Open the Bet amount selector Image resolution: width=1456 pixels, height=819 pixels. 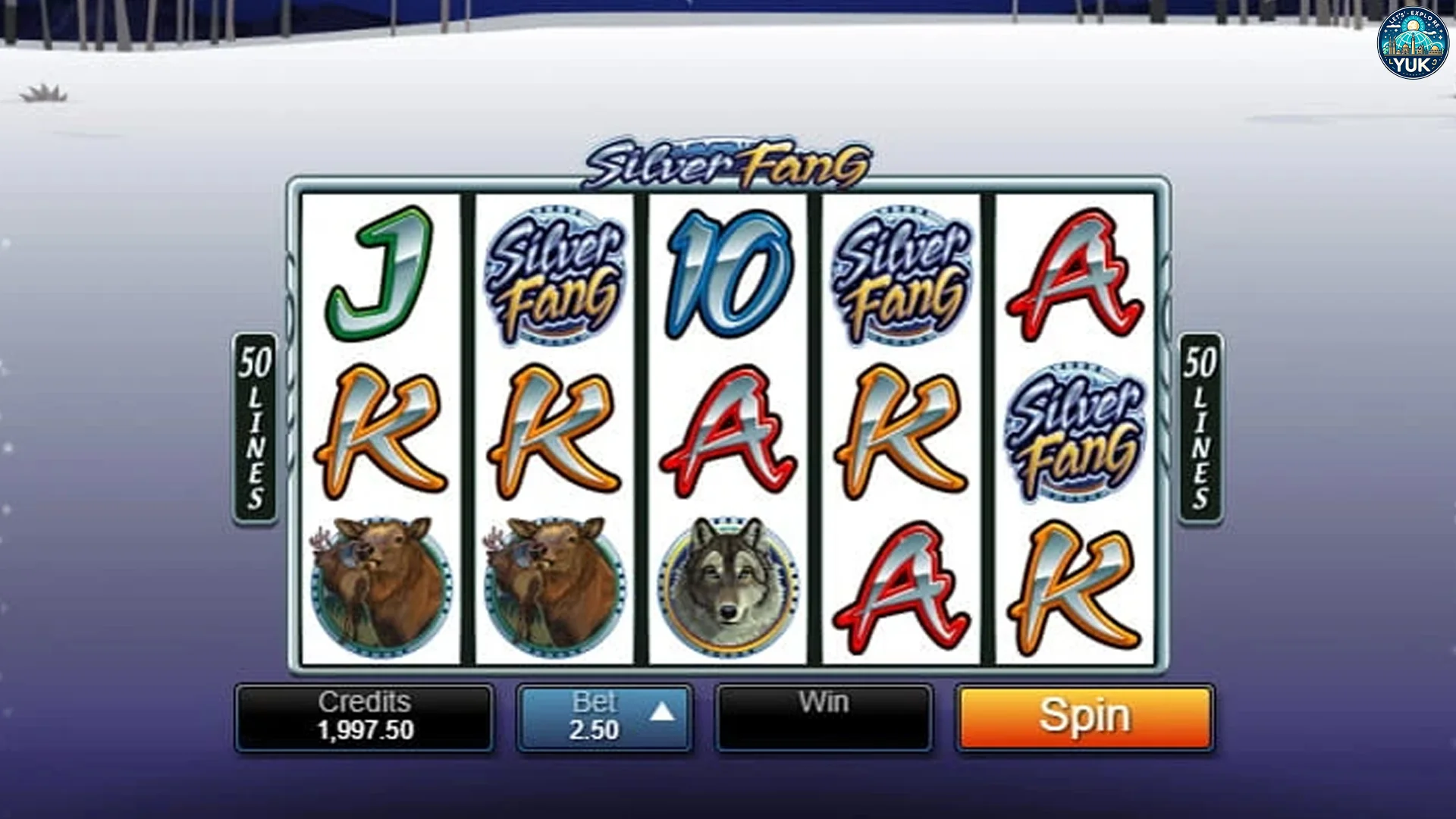604,717
